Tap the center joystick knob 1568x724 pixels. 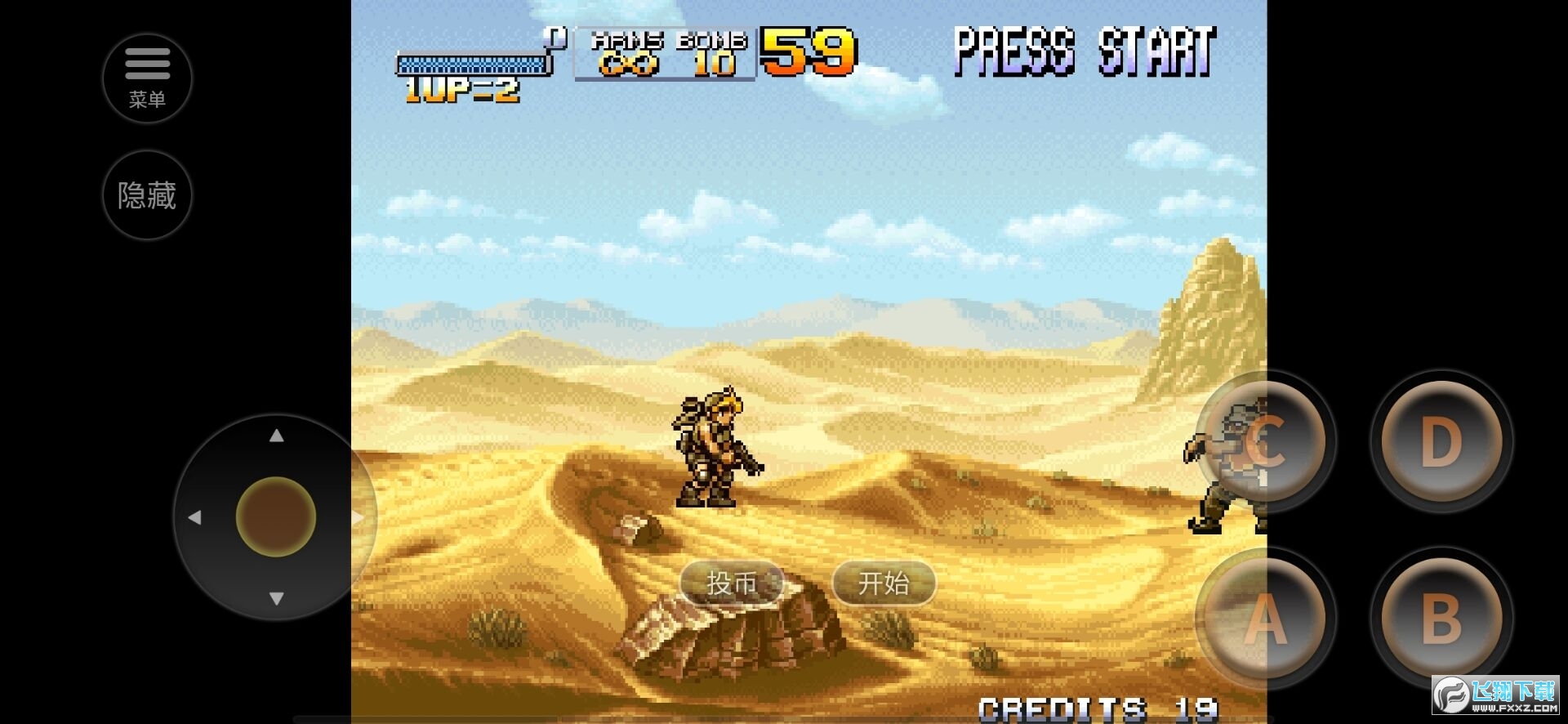[275, 516]
